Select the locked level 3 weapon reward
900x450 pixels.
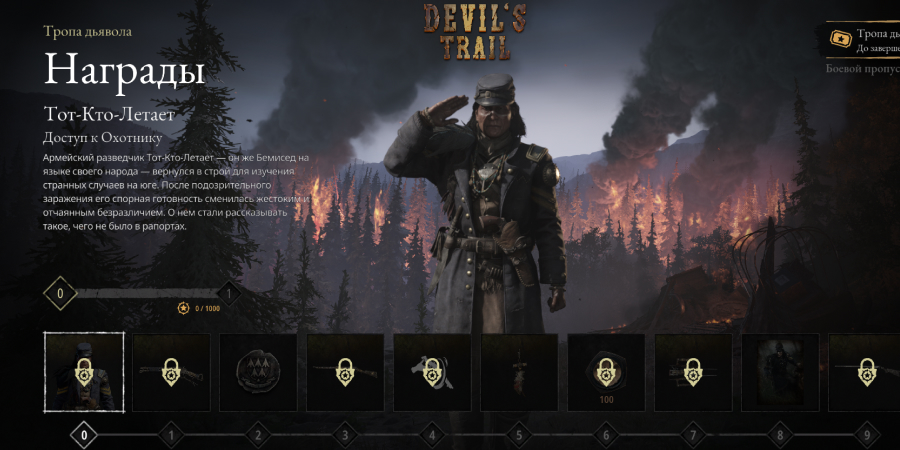coord(345,372)
